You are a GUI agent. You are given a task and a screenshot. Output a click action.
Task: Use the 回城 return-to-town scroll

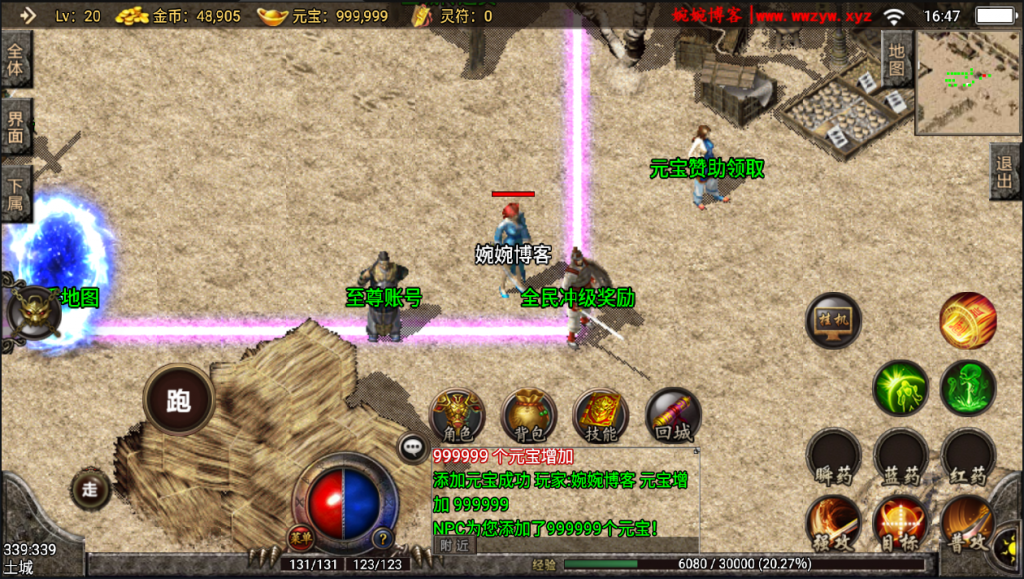pyautogui.click(x=673, y=415)
